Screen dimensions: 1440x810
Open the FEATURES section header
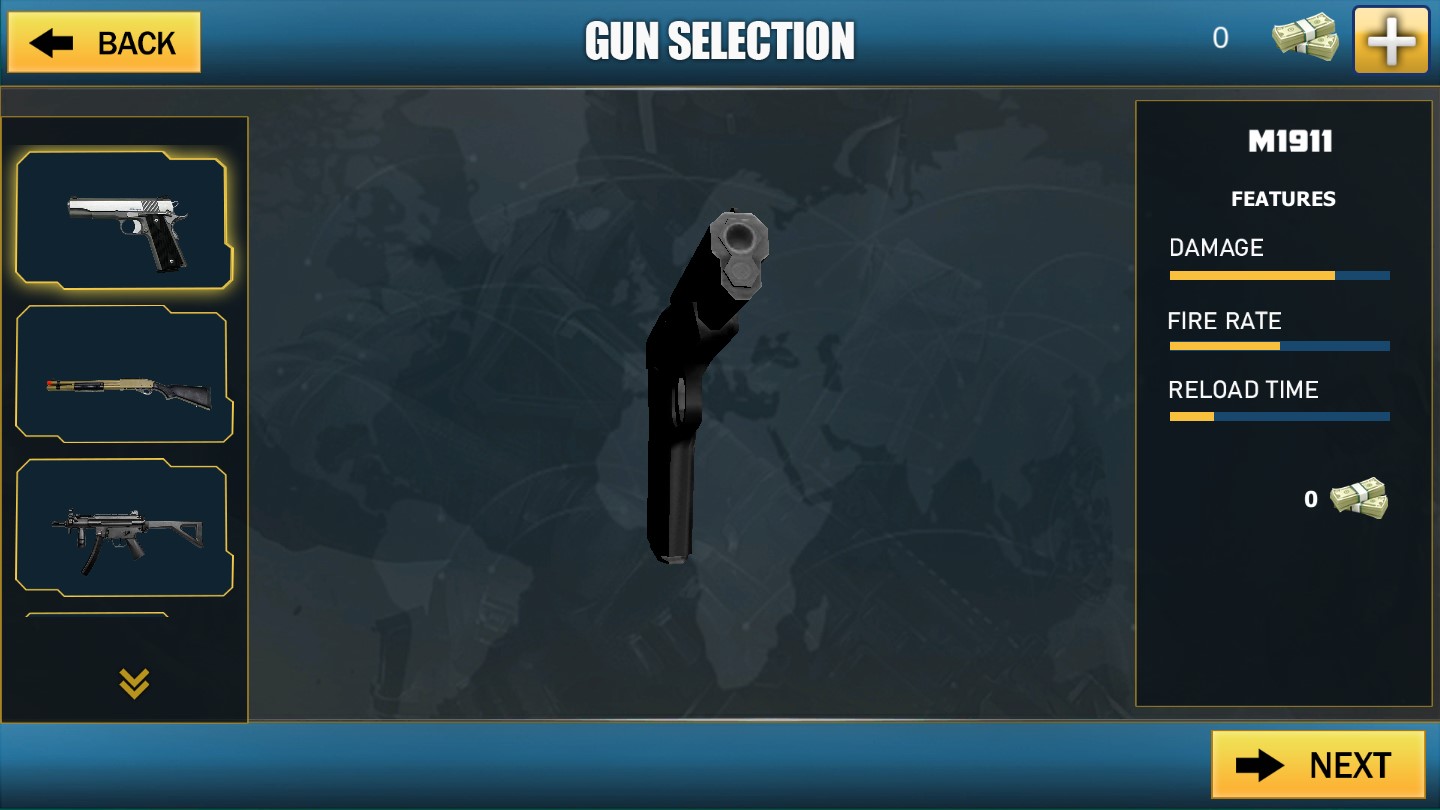(1282, 199)
